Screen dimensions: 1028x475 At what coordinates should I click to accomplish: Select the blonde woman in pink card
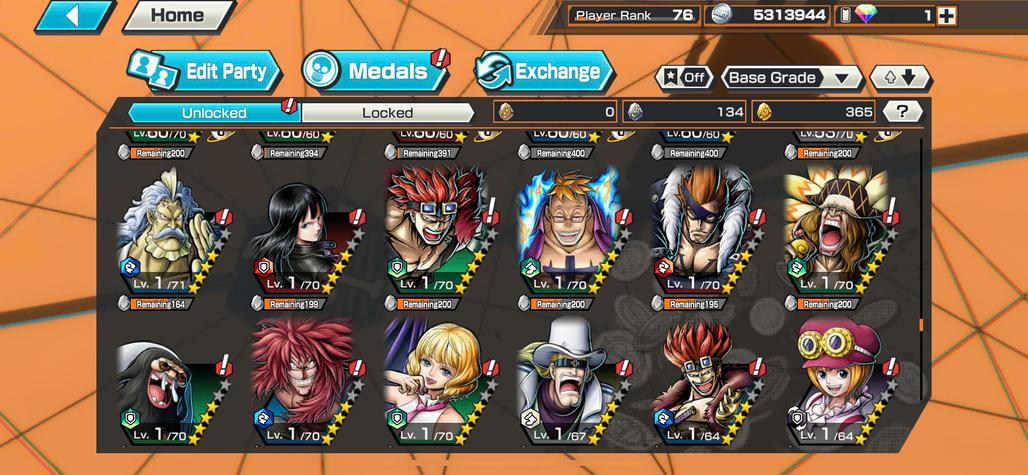click(431, 385)
